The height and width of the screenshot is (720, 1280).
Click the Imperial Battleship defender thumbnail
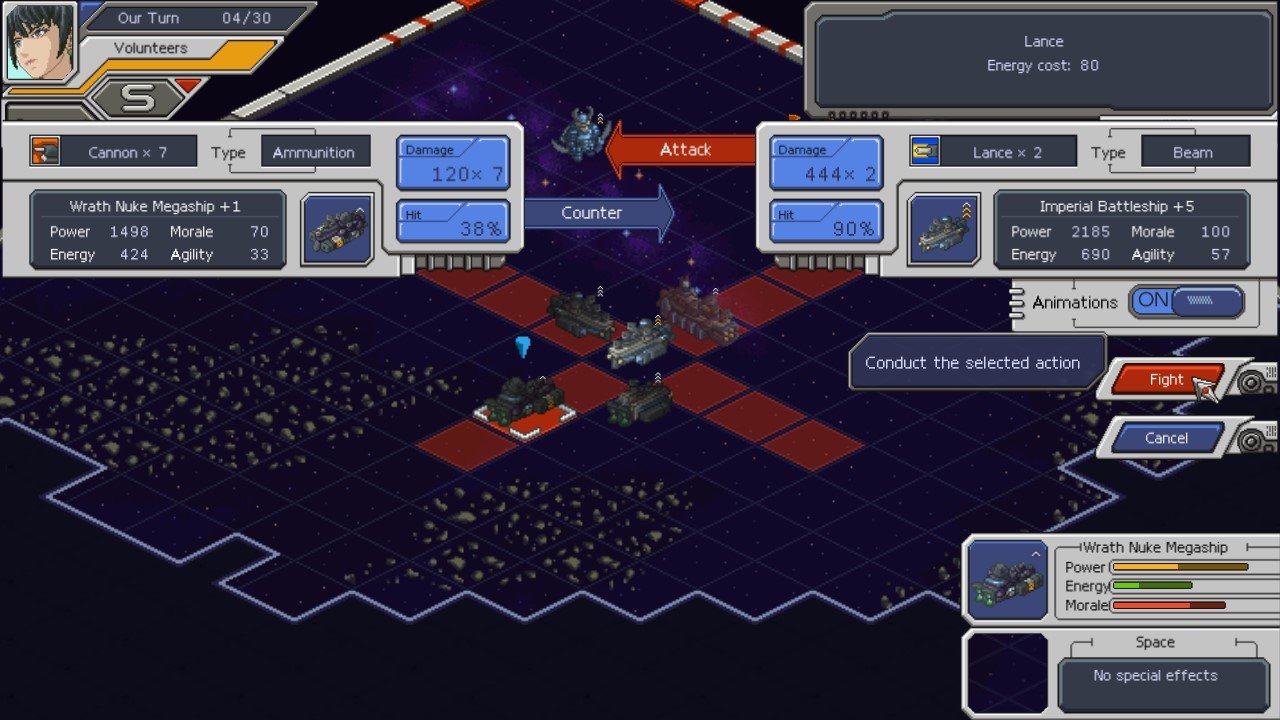point(943,228)
